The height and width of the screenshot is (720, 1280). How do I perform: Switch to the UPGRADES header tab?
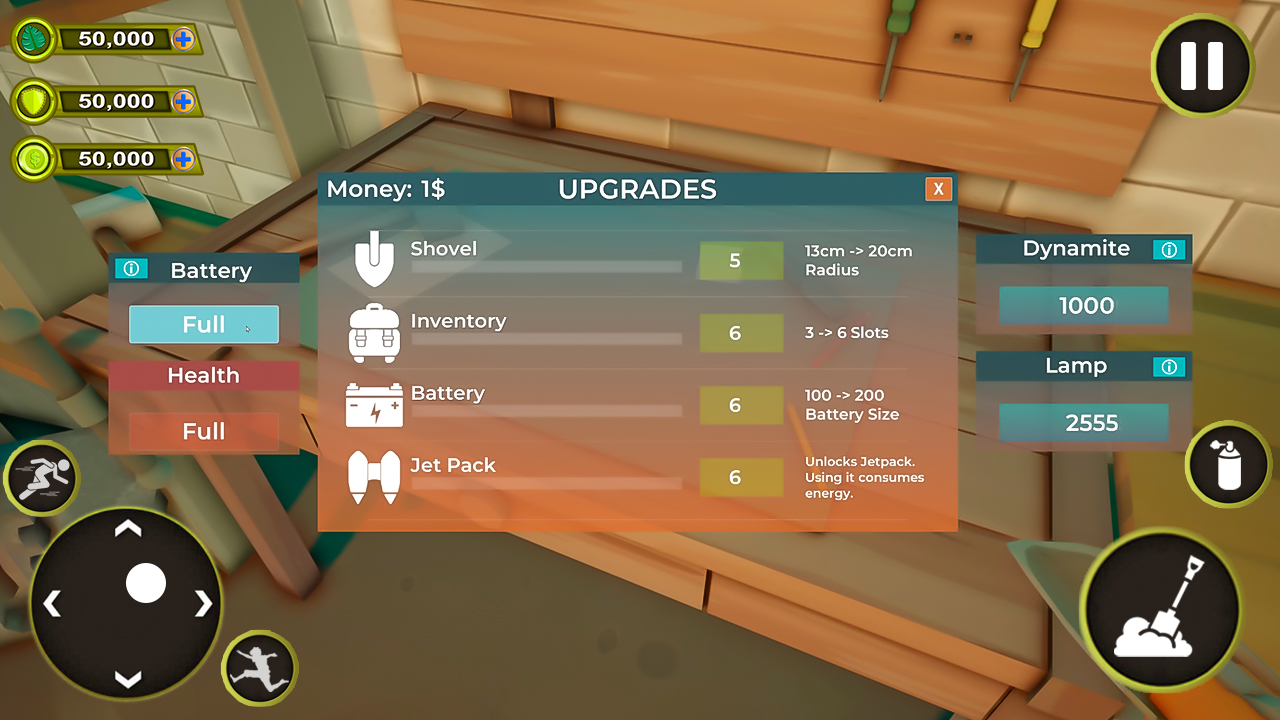pos(638,189)
